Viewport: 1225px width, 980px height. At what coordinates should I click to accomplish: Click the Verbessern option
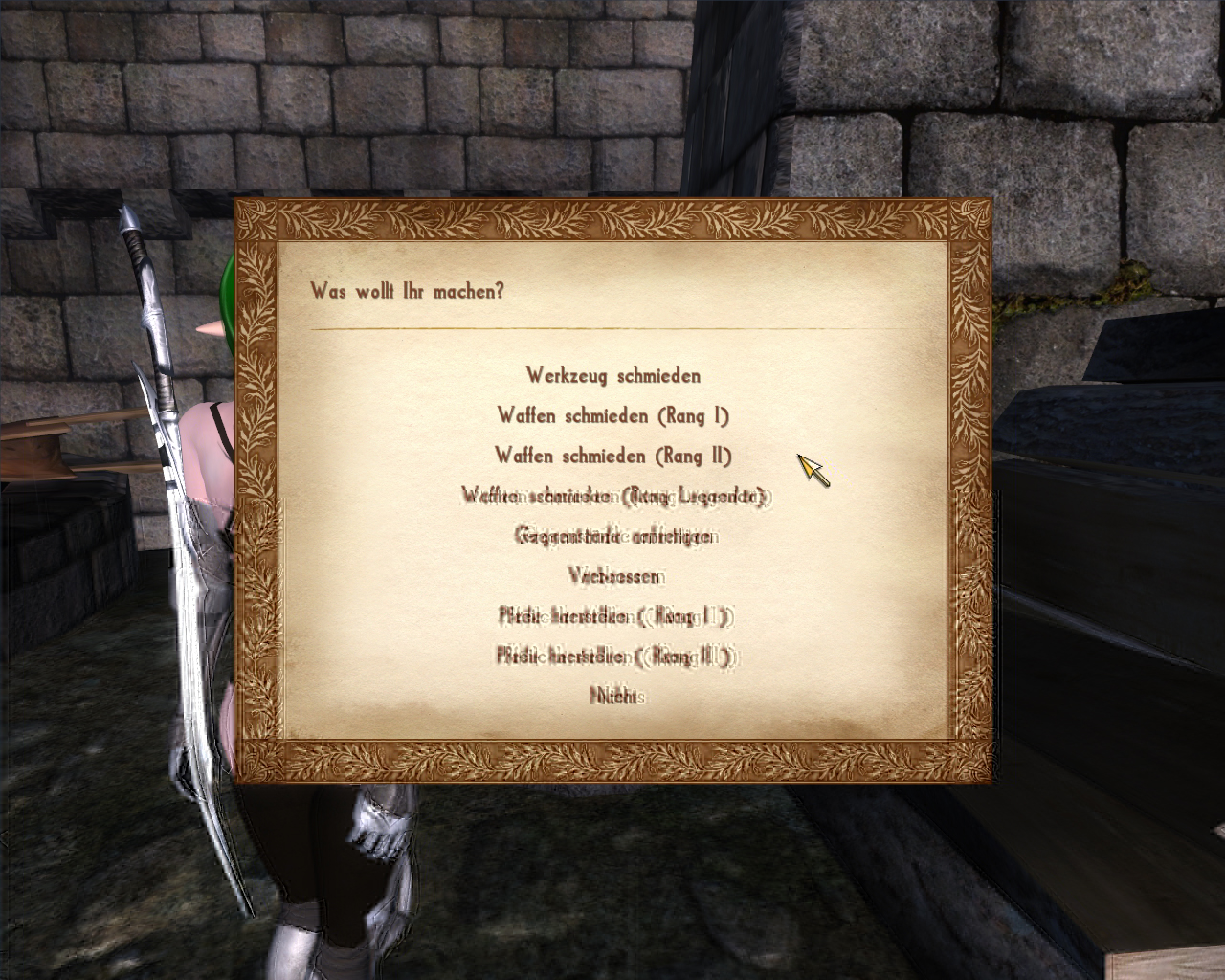[616, 576]
